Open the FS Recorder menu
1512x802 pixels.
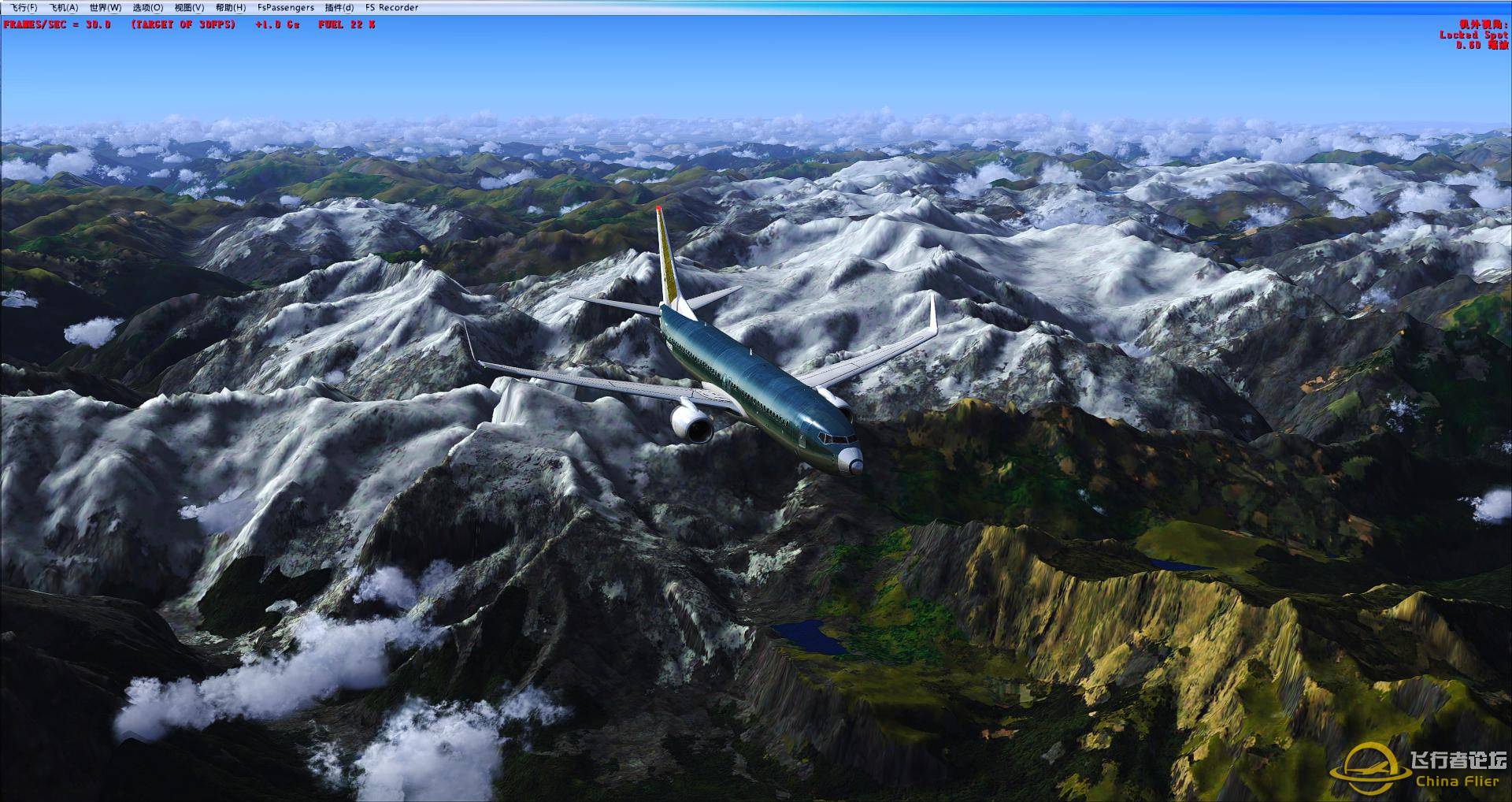click(391, 6)
